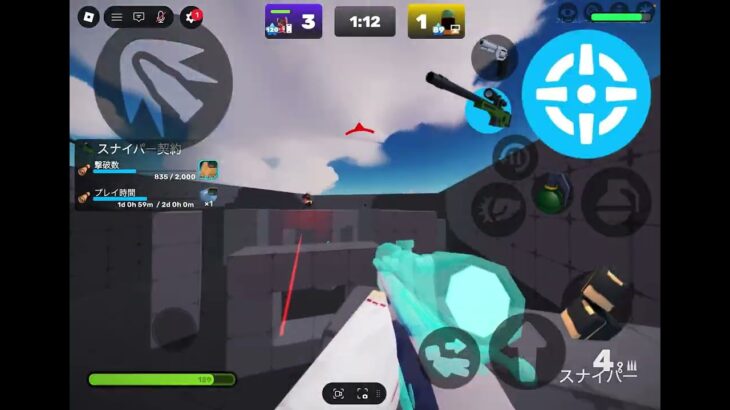Take a screenshot from capture bar
Screen dimensions: 730x410
click(x=363, y=394)
